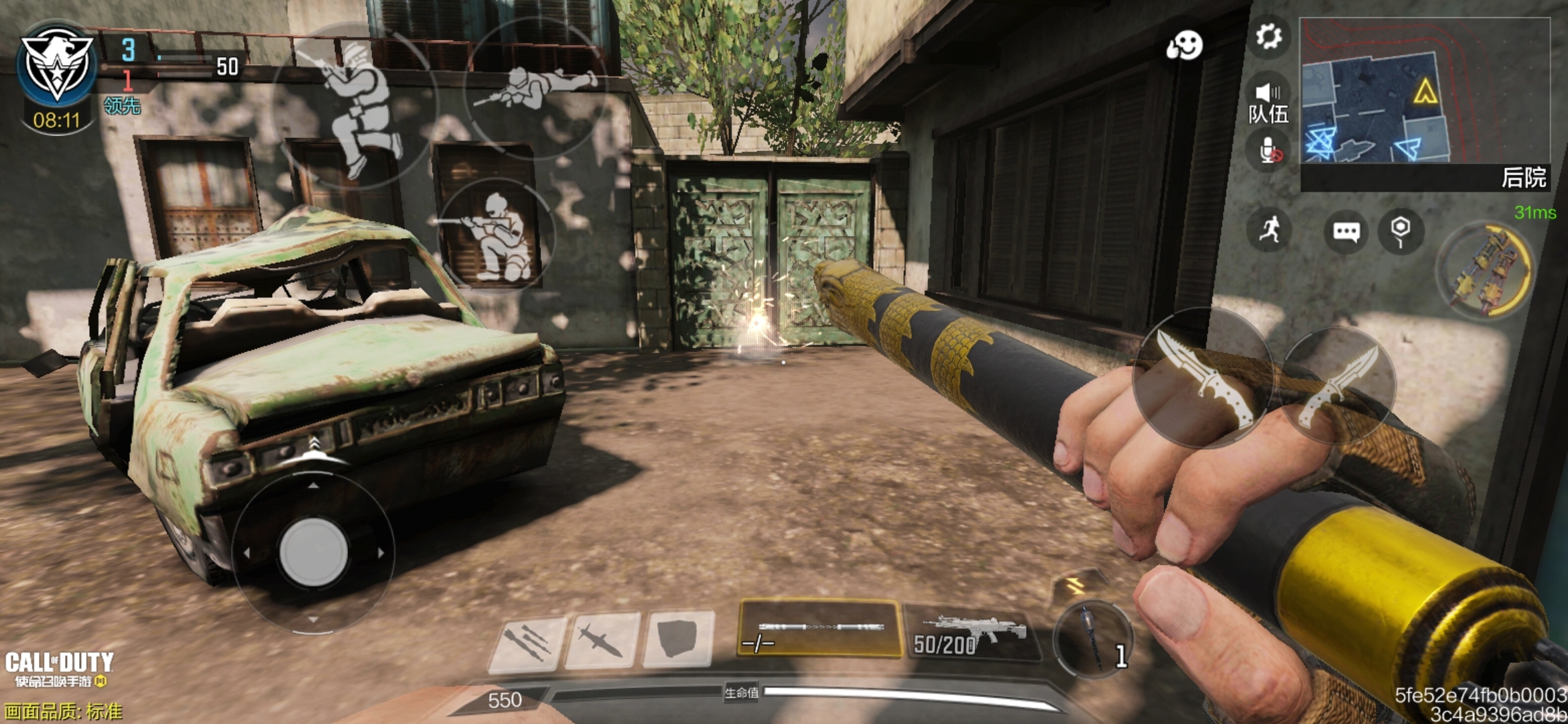Activate the operator skill weapon button

click(1486, 270)
